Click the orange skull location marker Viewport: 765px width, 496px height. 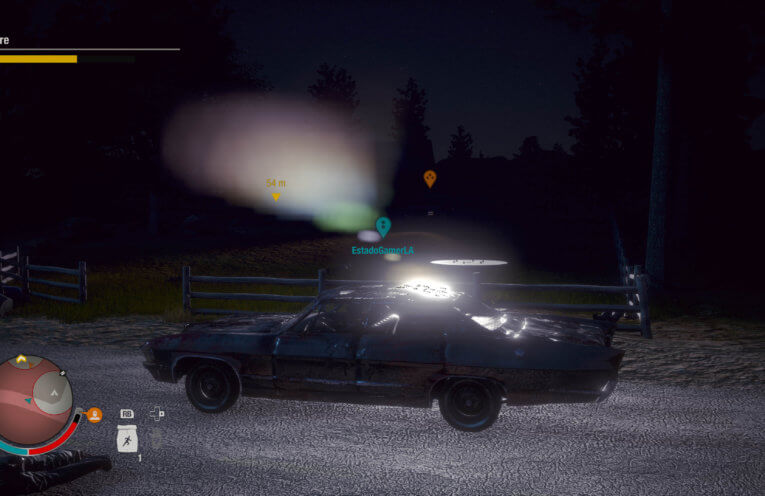pyautogui.click(x=430, y=179)
